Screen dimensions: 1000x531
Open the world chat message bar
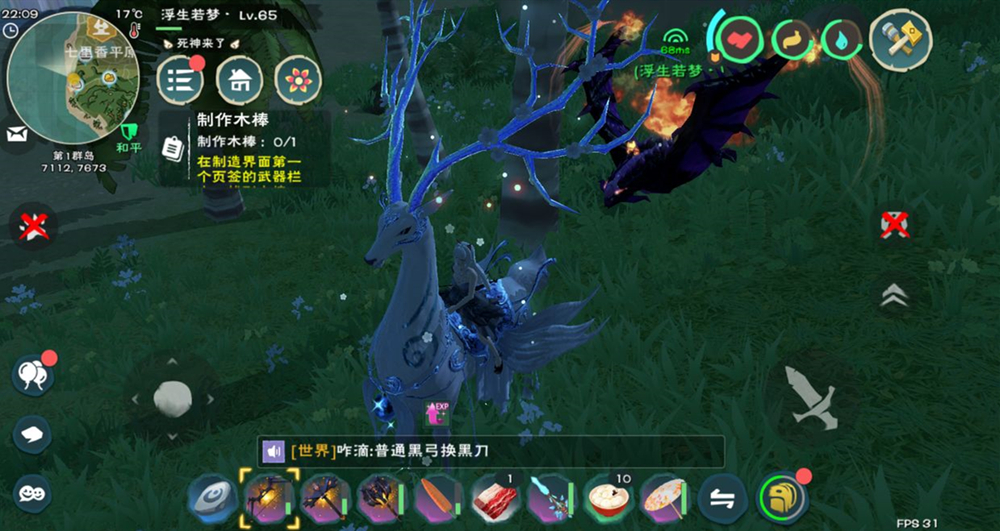pos(490,452)
